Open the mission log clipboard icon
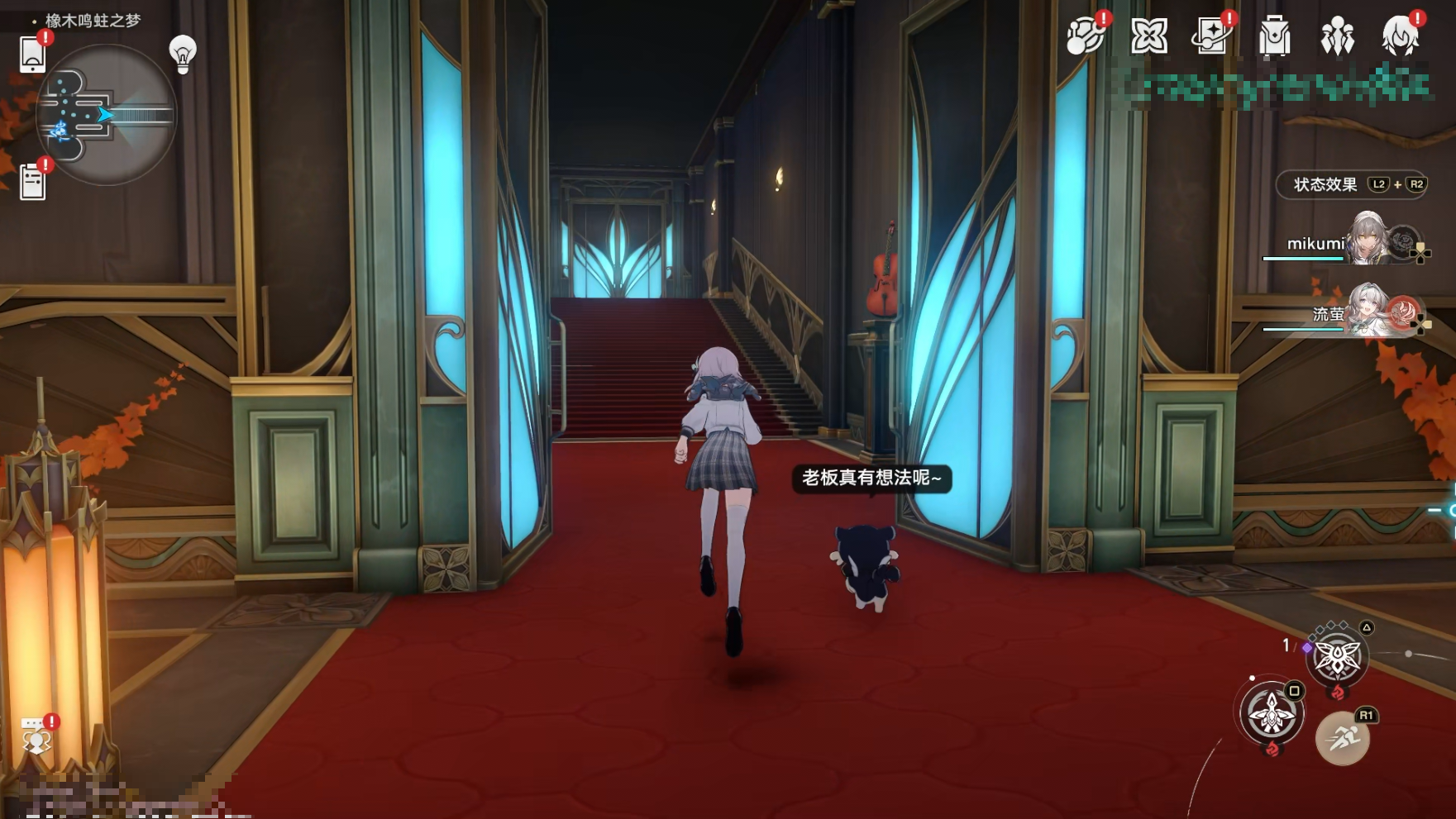 (x=32, y=181)
